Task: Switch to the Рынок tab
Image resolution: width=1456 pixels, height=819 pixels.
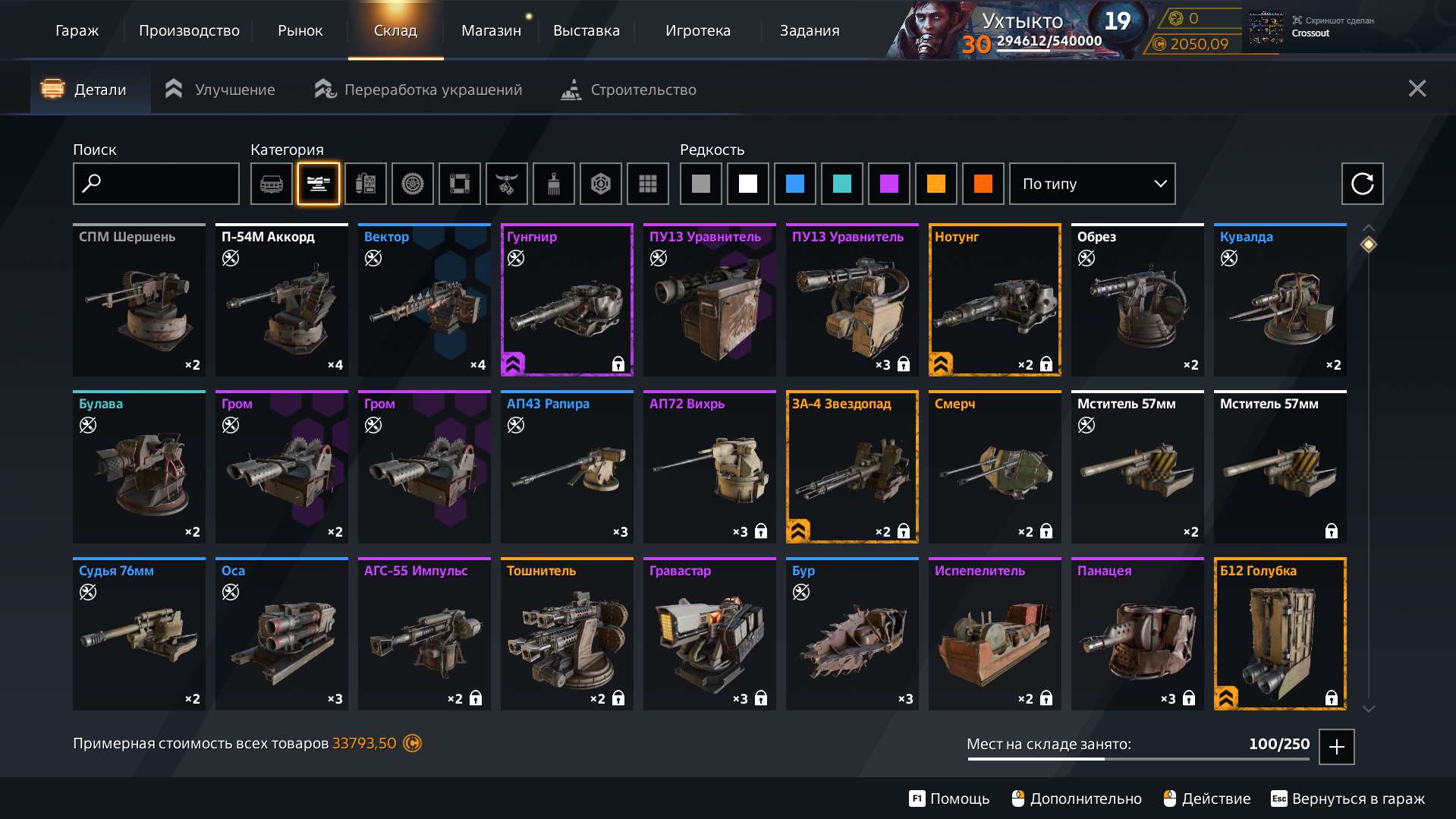Action: 300,30
